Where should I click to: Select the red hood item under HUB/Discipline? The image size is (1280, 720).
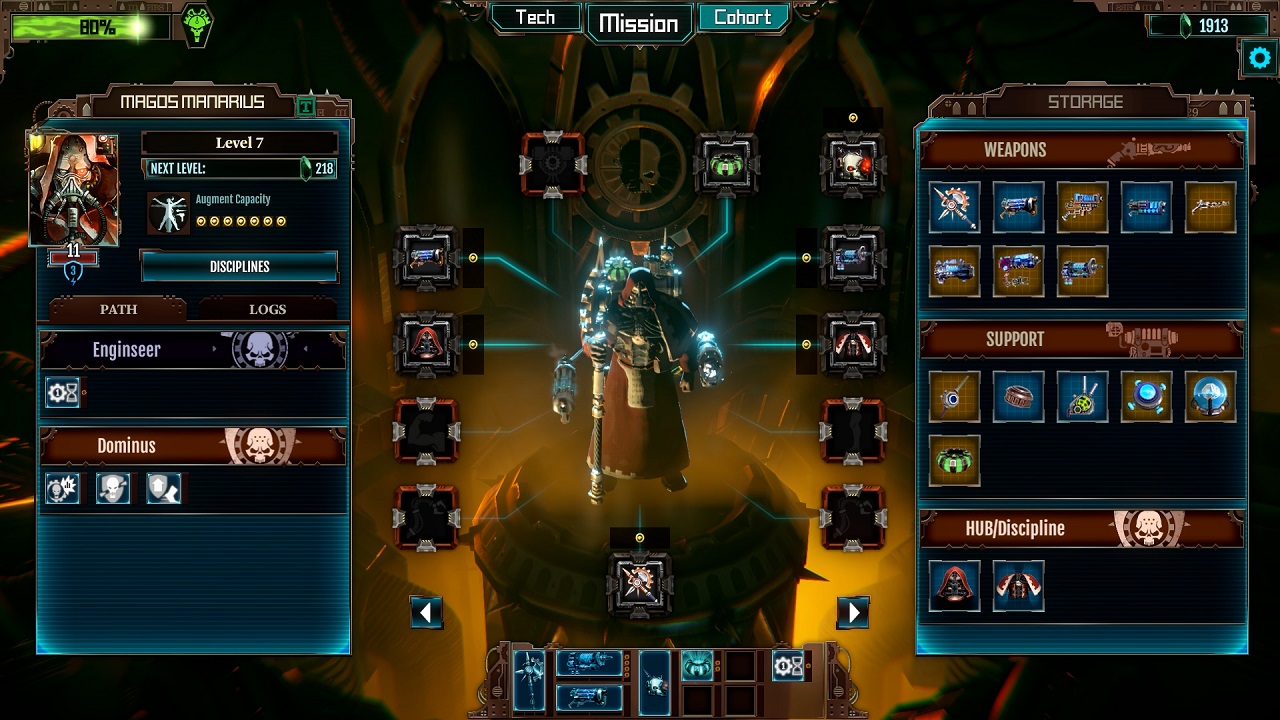coord(954,585)
